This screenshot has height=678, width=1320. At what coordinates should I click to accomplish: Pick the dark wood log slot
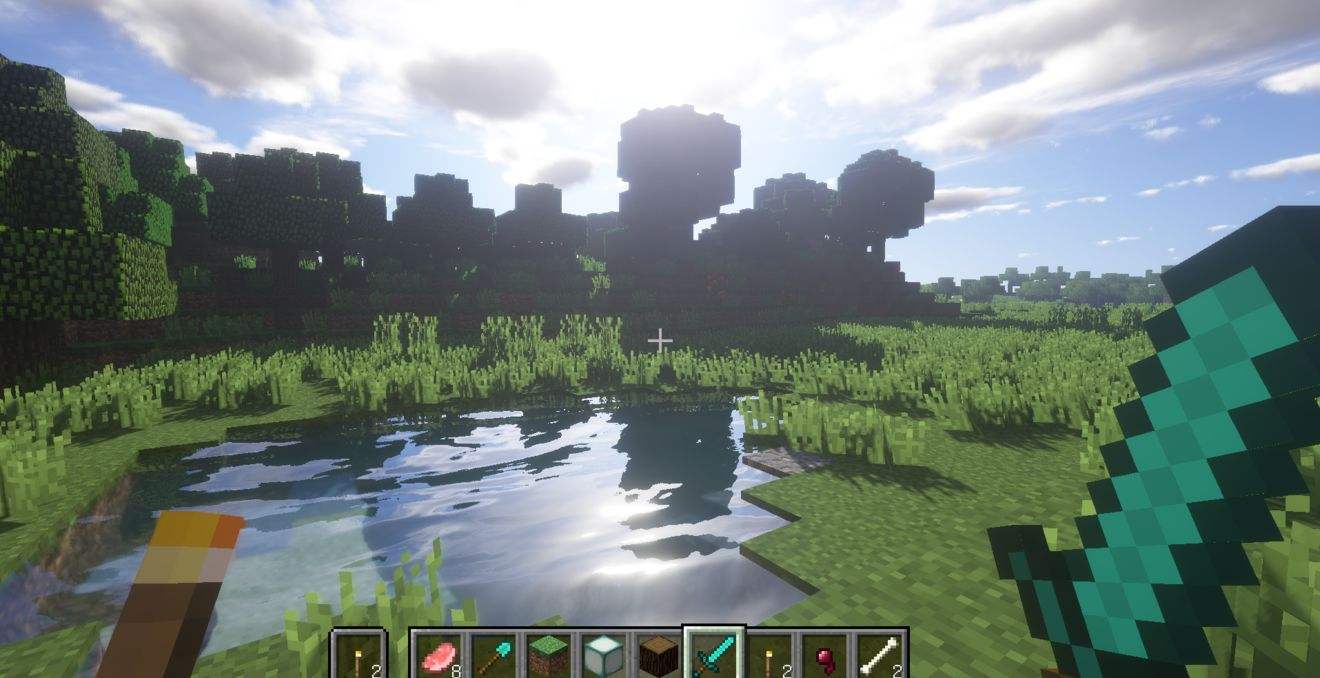(x=658, y=655)
